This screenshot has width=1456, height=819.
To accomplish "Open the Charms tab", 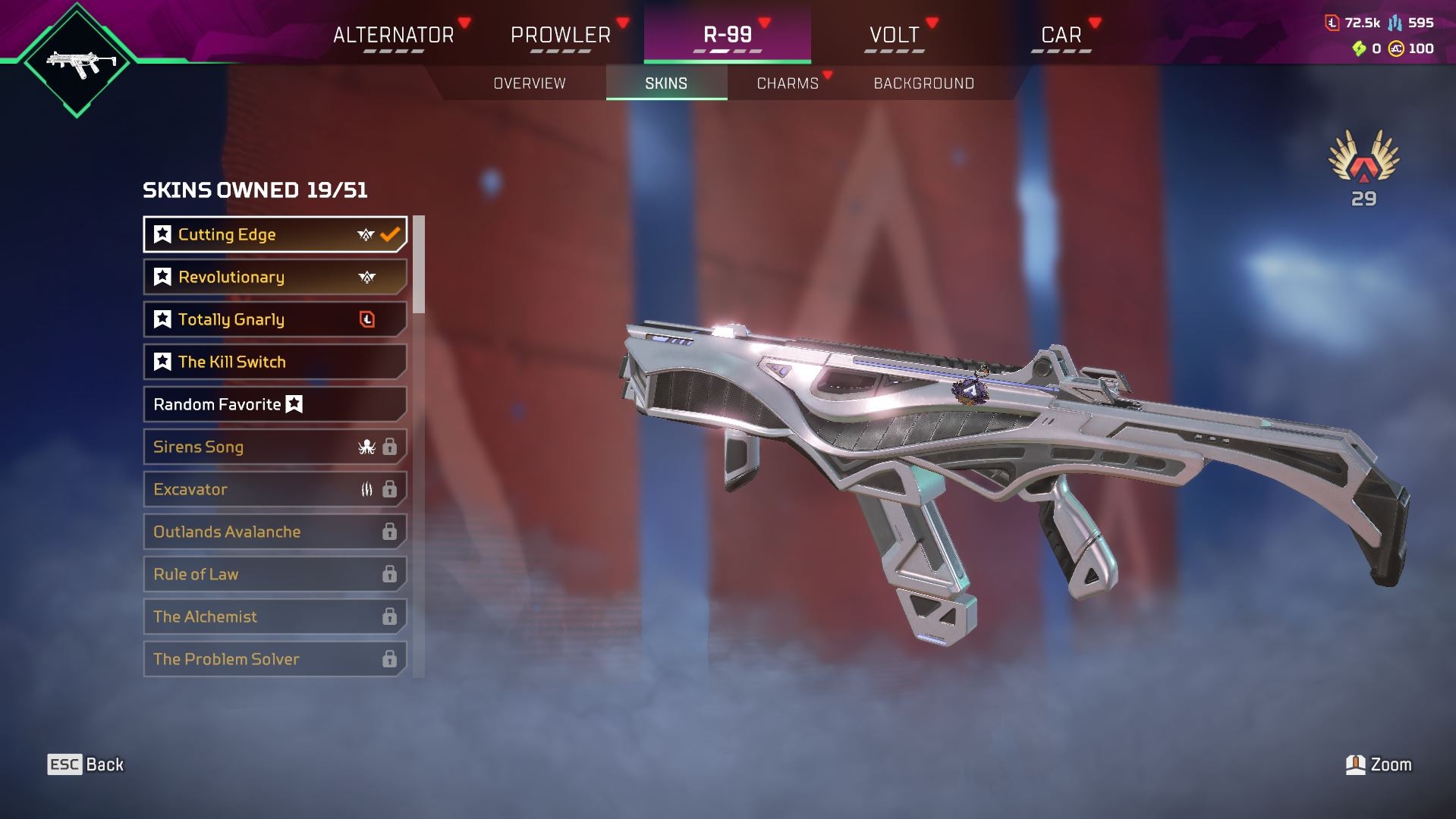I will point(788,83).
